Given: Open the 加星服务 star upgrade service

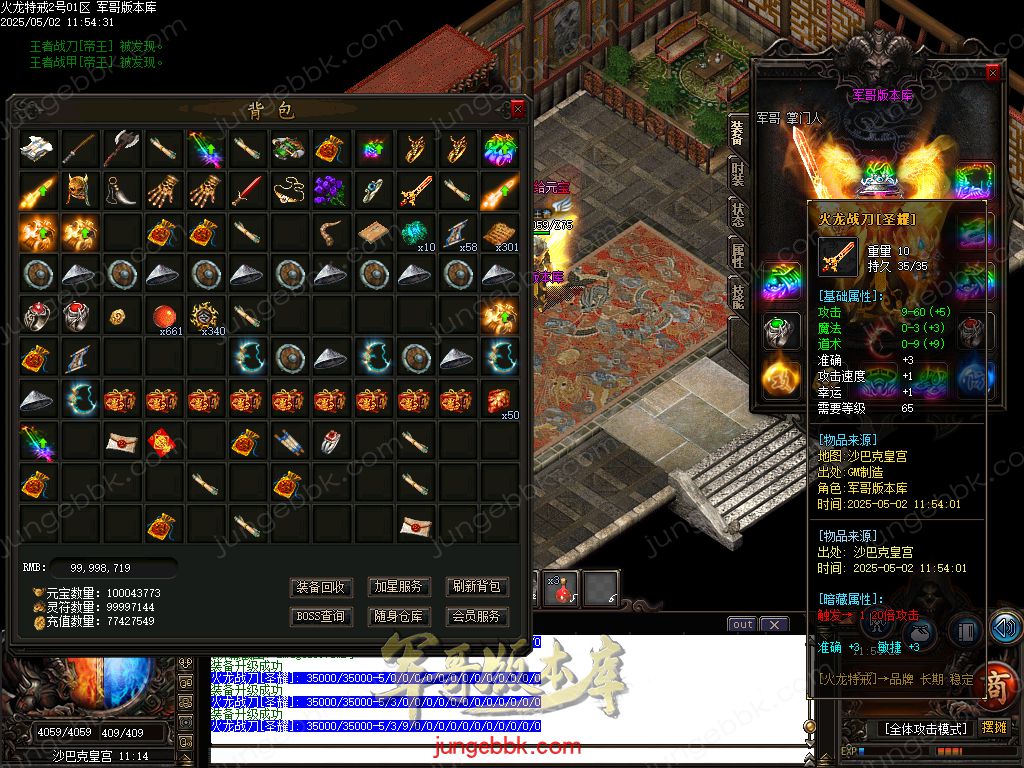Looking at the screenshot, I should pyautogui.click(x=398, y=587).
